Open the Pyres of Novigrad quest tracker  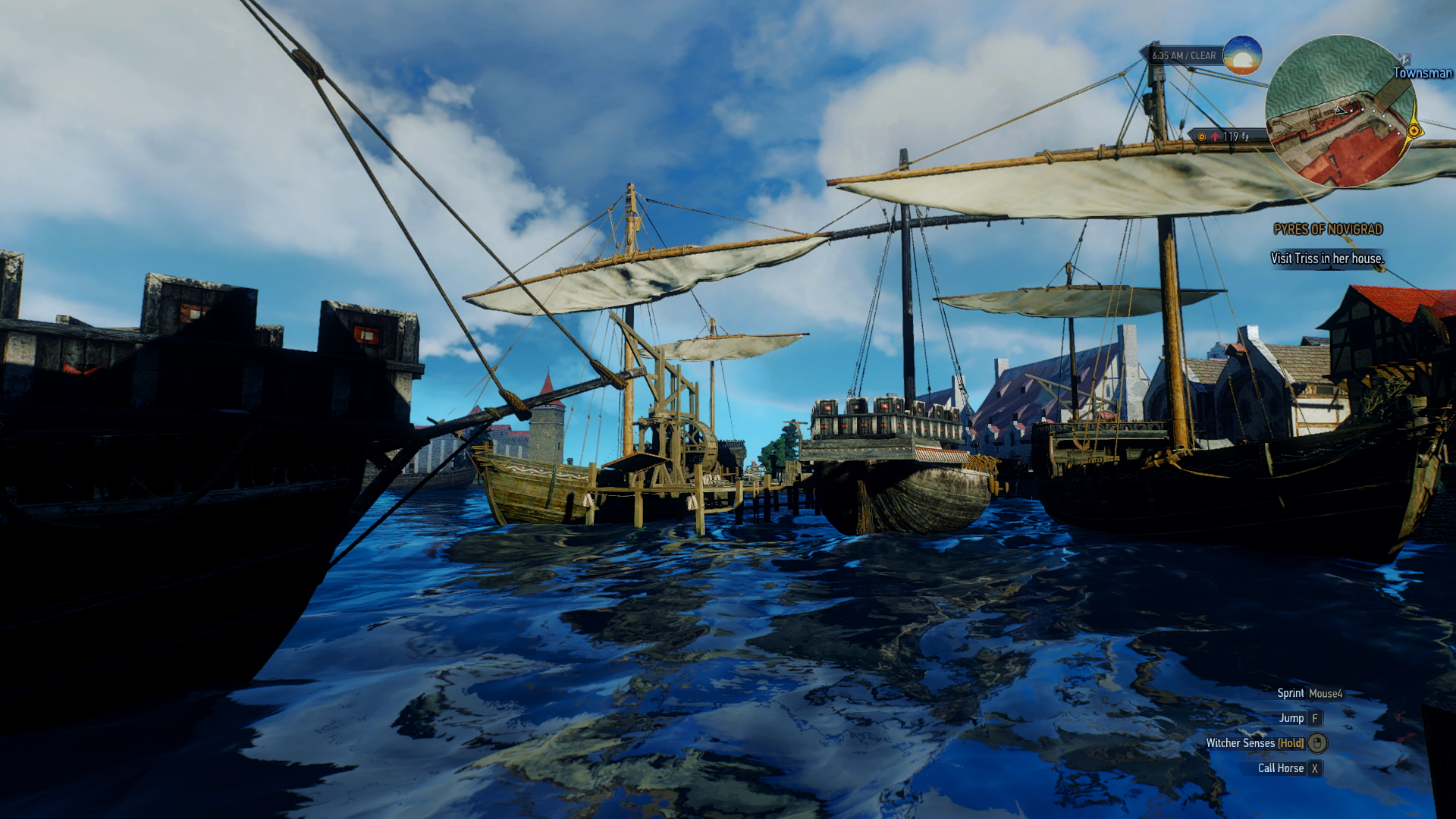[x=1328, y=229]
